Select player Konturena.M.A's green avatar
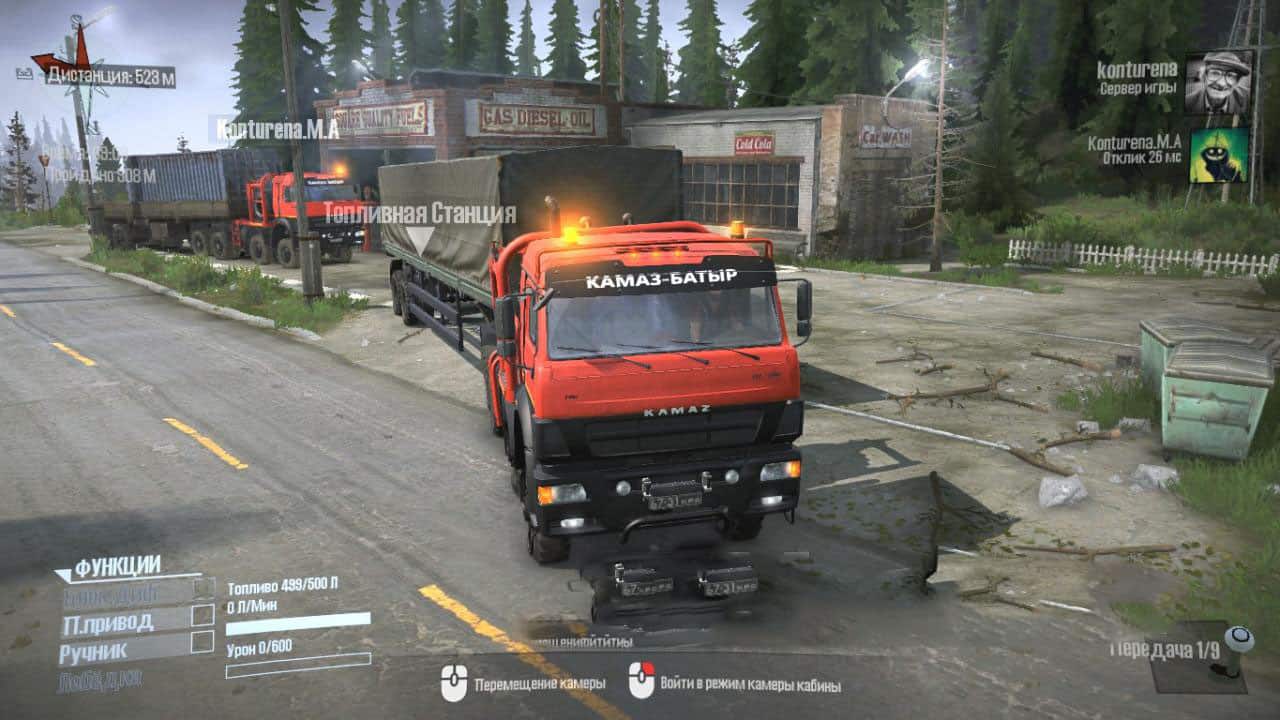Viewport: 1280px width, 720px height. point(1218,155)
